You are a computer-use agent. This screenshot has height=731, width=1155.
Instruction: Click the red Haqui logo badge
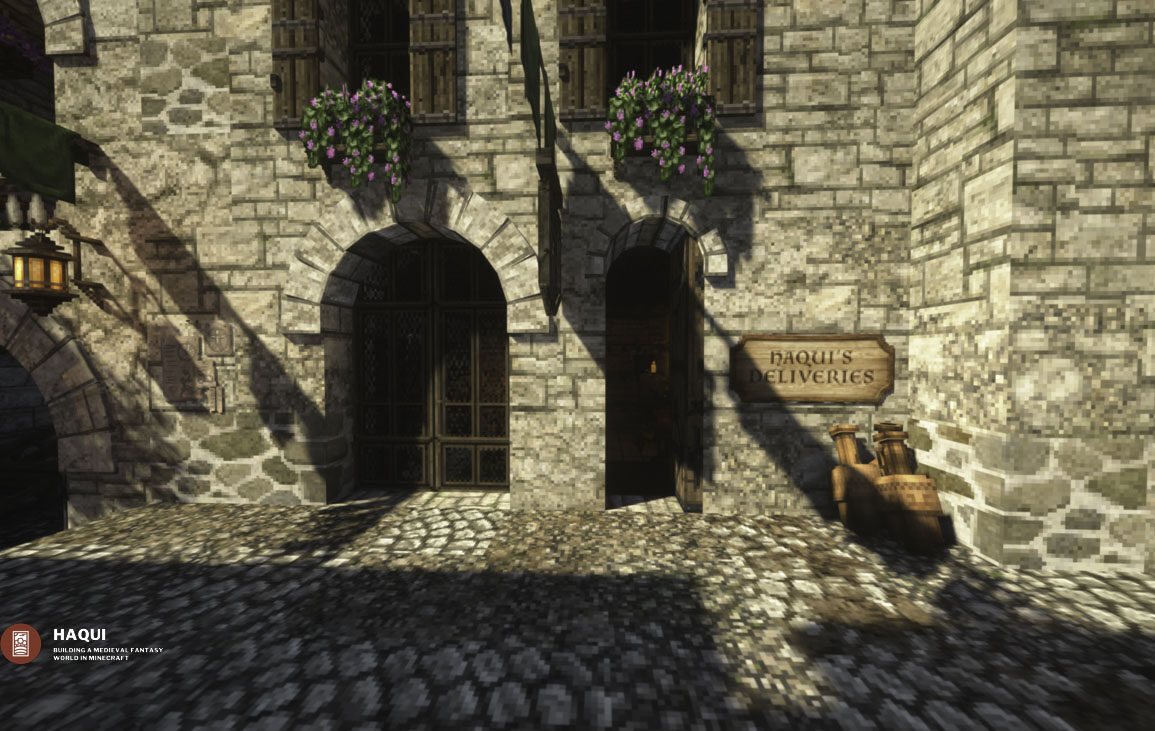(21, 644)
